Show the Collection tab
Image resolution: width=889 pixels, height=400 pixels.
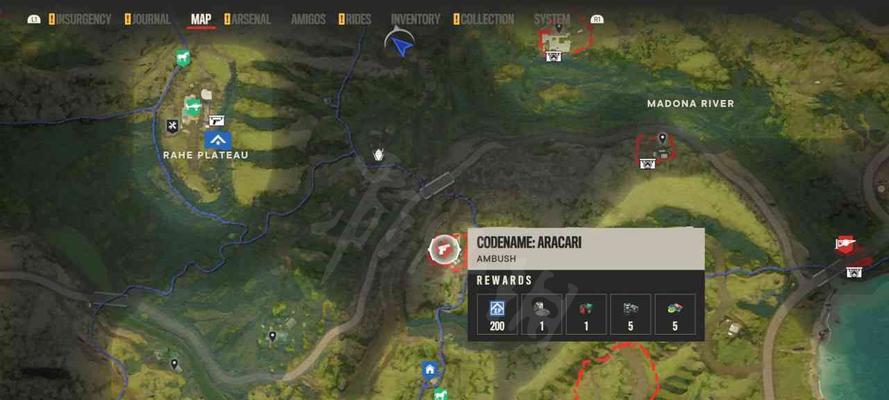(x=487, y=19)
